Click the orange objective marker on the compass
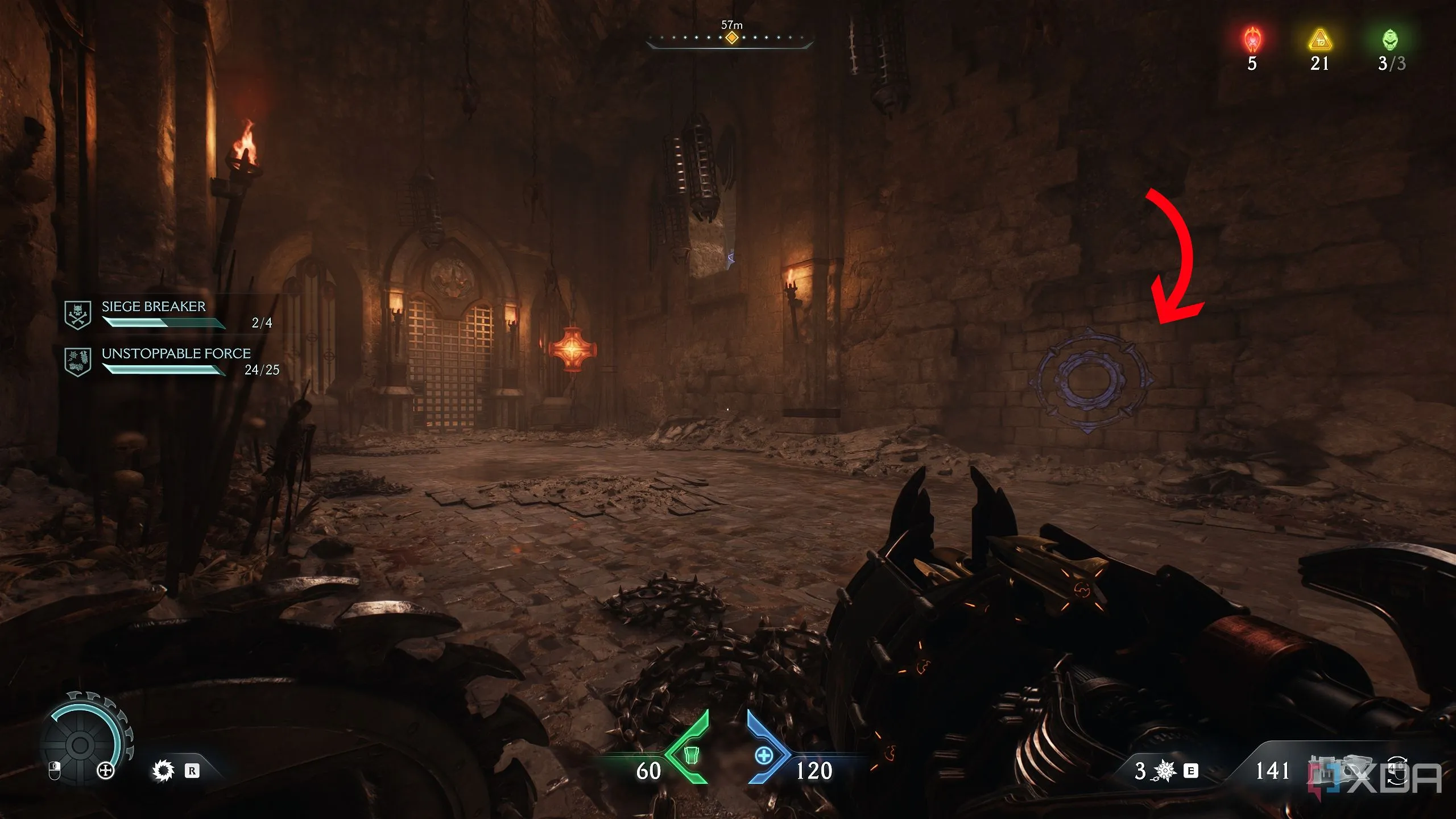The height and width of the screenshot is (819, 1456). pos(731,38)
